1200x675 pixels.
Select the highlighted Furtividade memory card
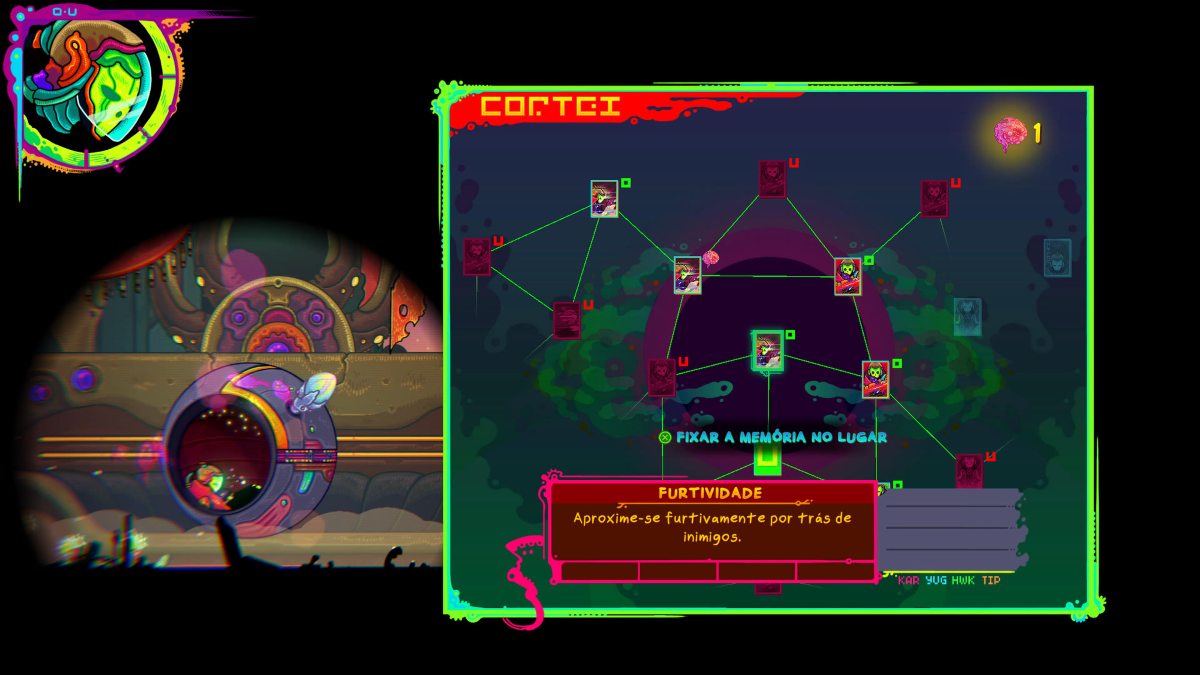tap(768, 350)
